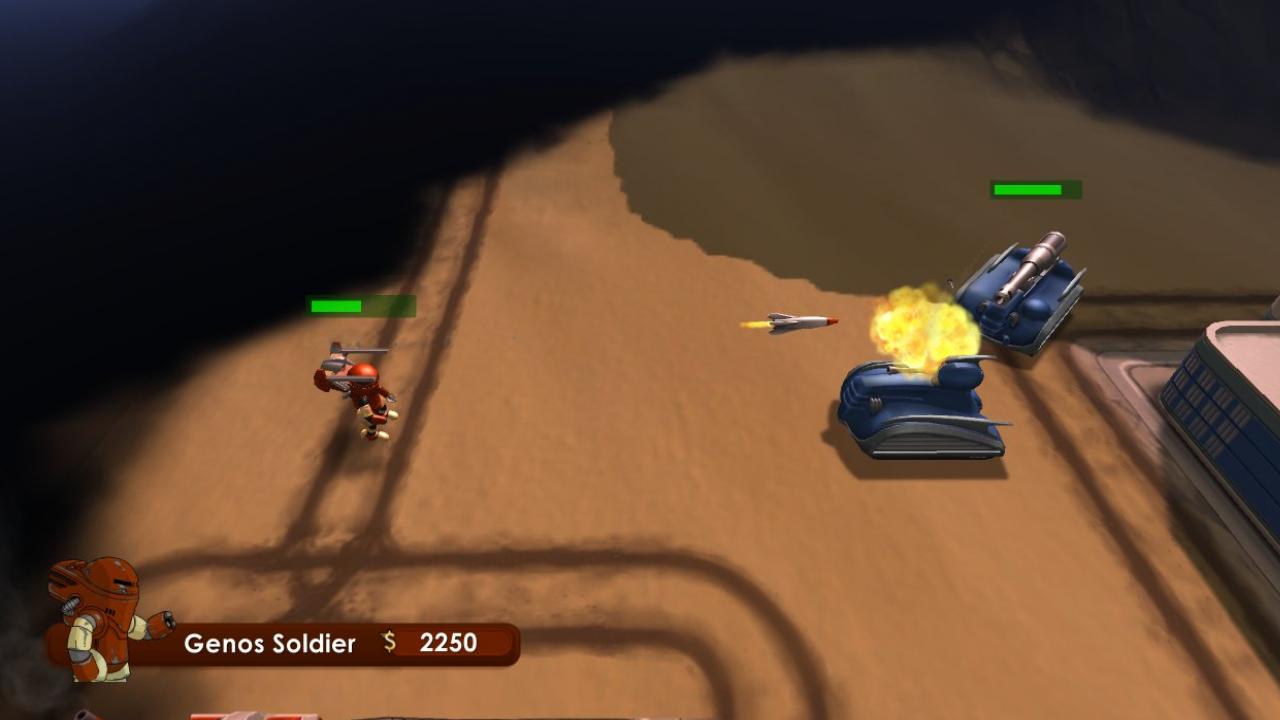Click the blue building at screen right

point(1230,400)
